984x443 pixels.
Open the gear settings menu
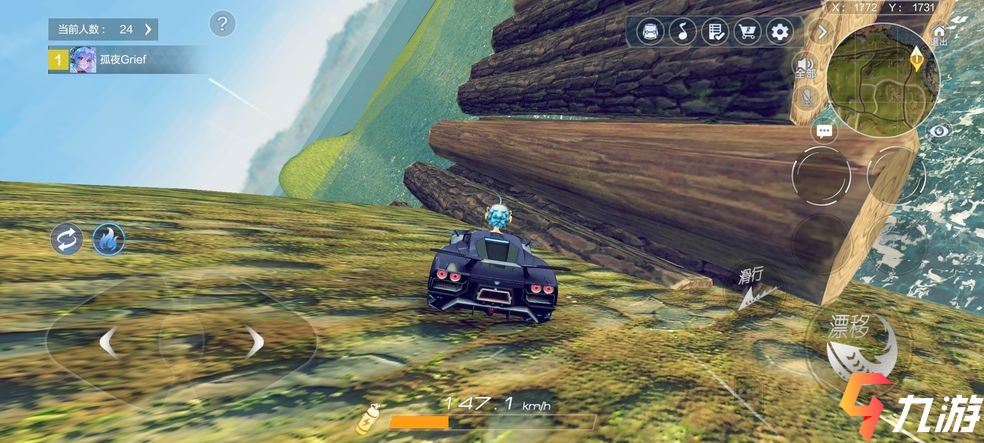point(779,32)
